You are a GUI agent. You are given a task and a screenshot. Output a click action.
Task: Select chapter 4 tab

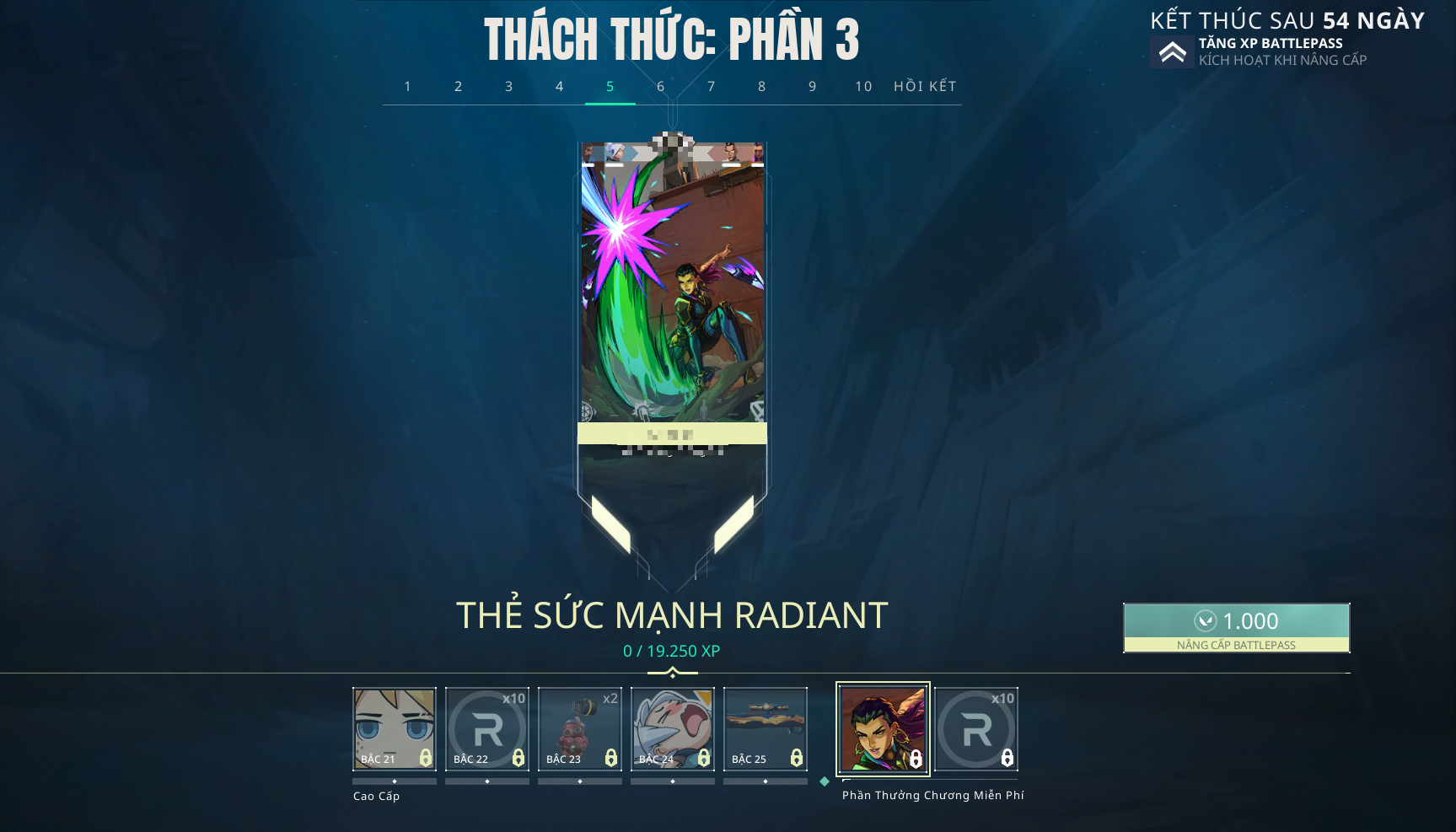560,87
